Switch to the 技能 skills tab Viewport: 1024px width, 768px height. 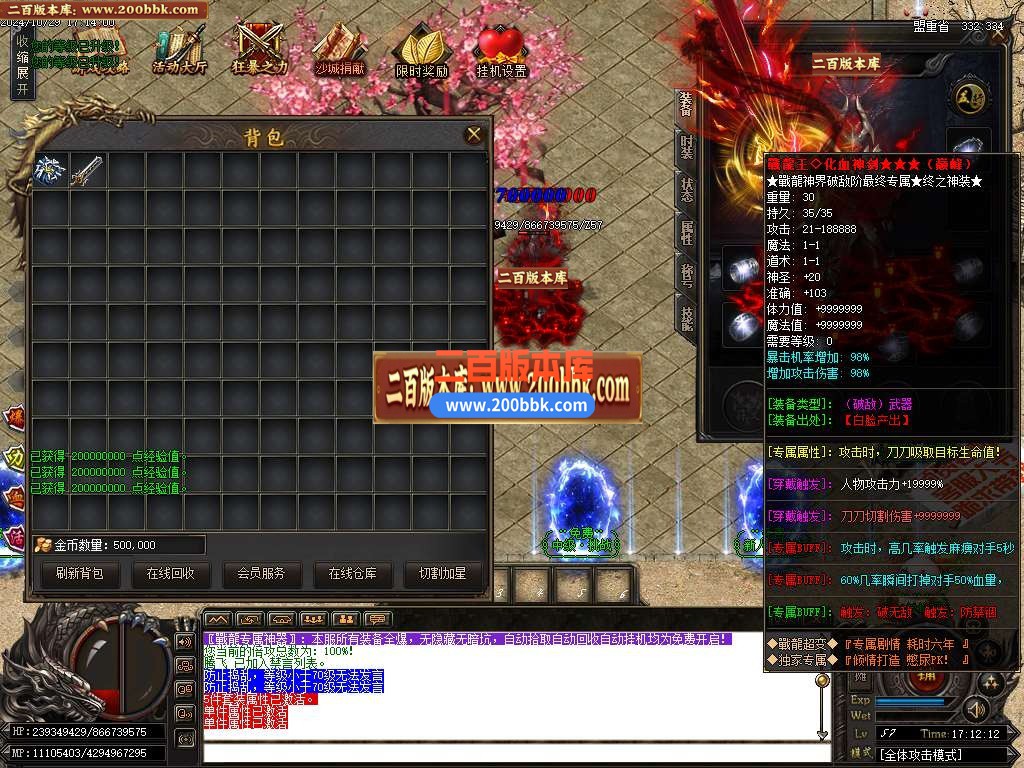coord(686,318)
